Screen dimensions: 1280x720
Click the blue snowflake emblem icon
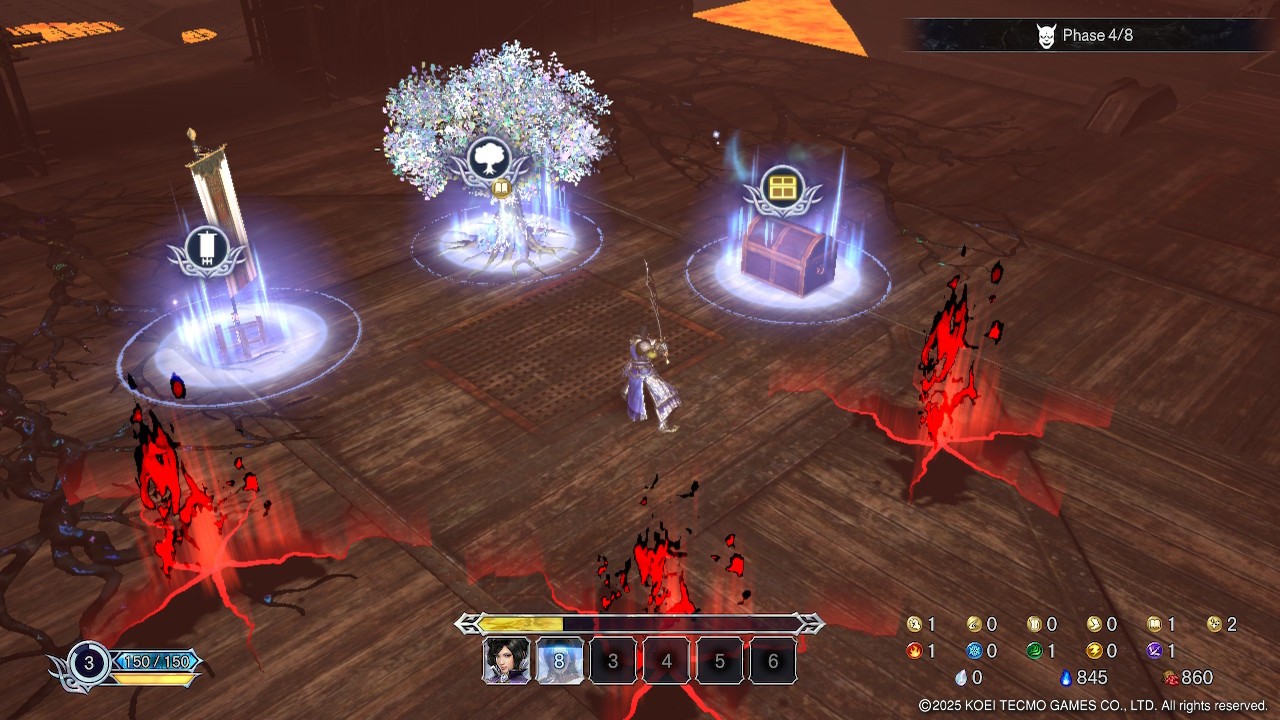[x=974, y=651]
